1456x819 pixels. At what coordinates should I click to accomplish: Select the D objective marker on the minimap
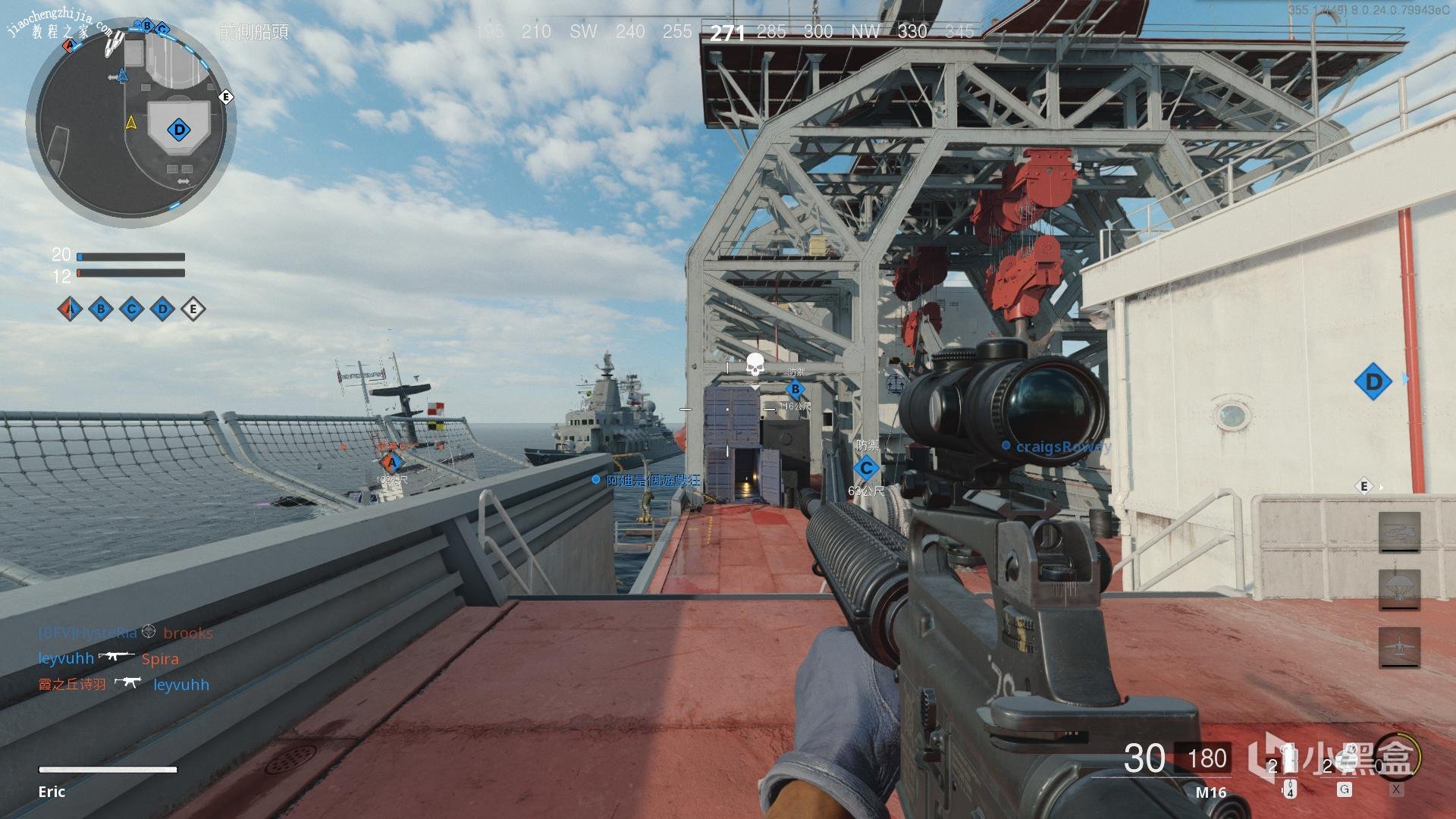[179, 130]
